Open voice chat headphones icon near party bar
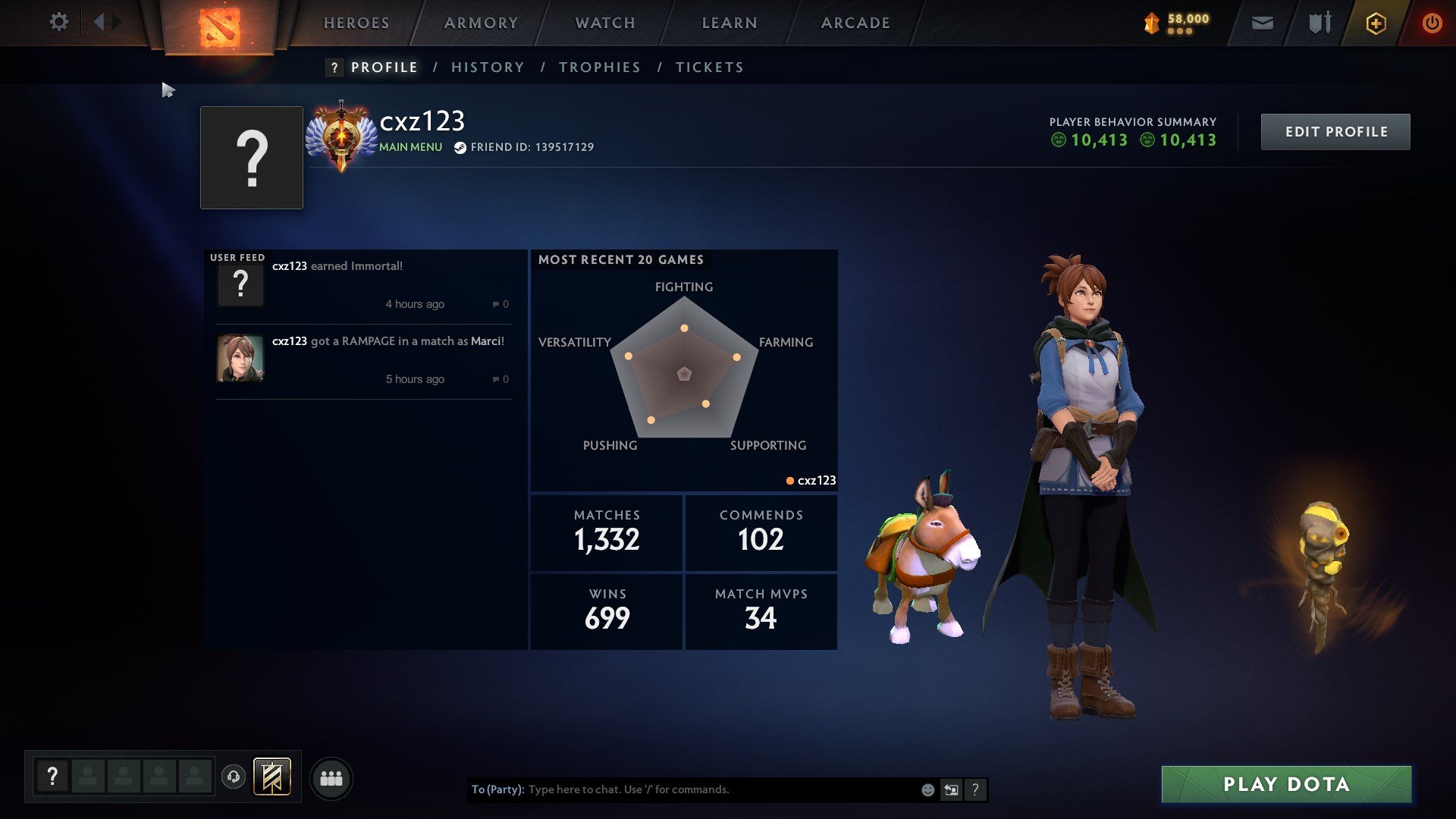 pyautogui.click(x=234, y=777)
